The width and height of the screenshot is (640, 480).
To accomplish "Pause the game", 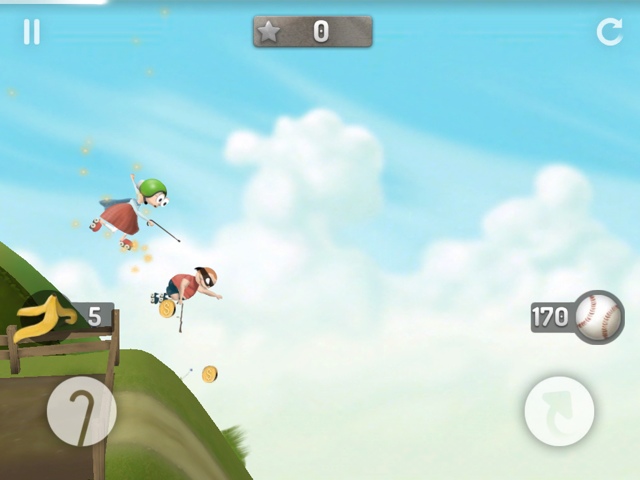I will pyautogui.click(x=32, y=32).
